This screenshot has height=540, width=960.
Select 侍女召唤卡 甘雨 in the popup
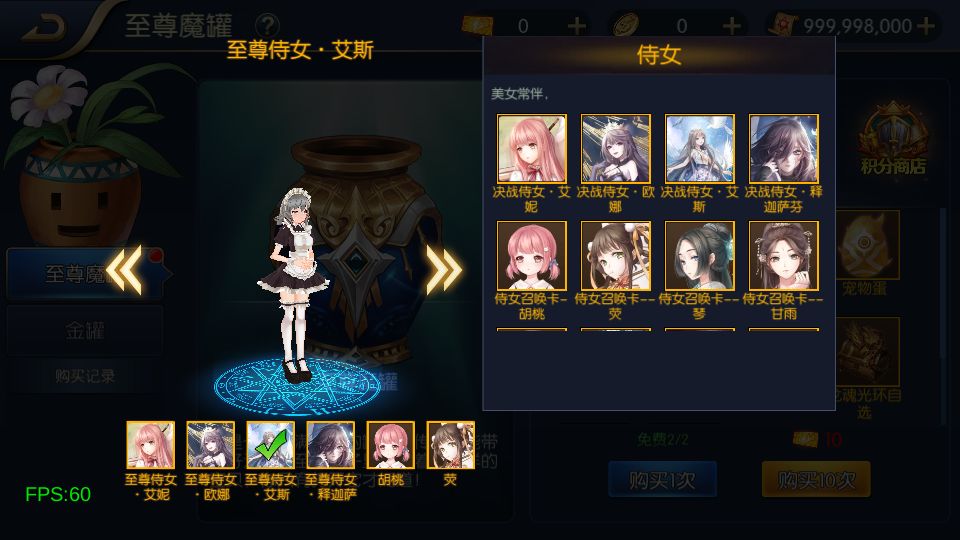(x=784, y=256)
